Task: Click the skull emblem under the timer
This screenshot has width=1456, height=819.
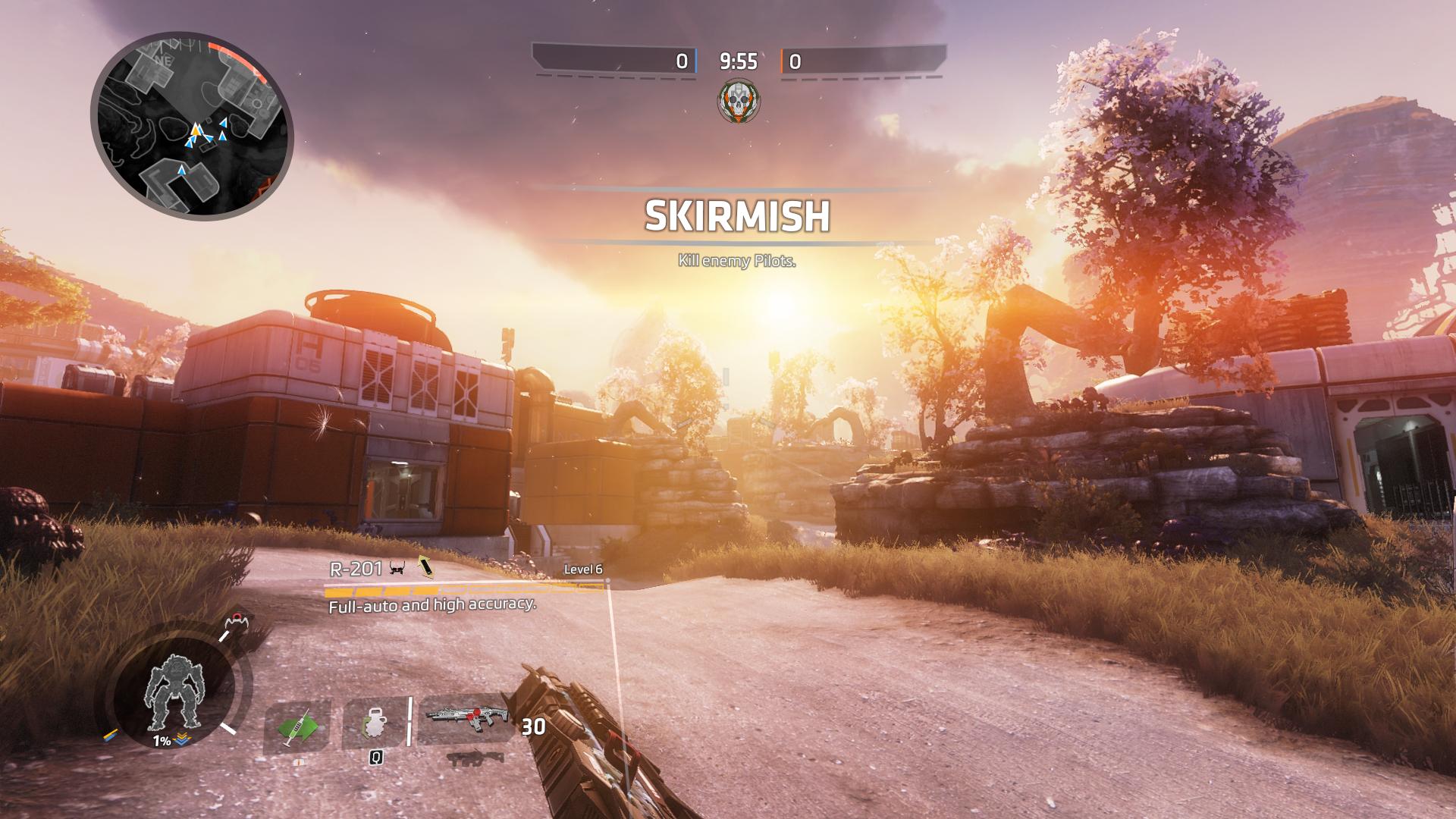Action: pyautogui.click(x=739, y=102)
